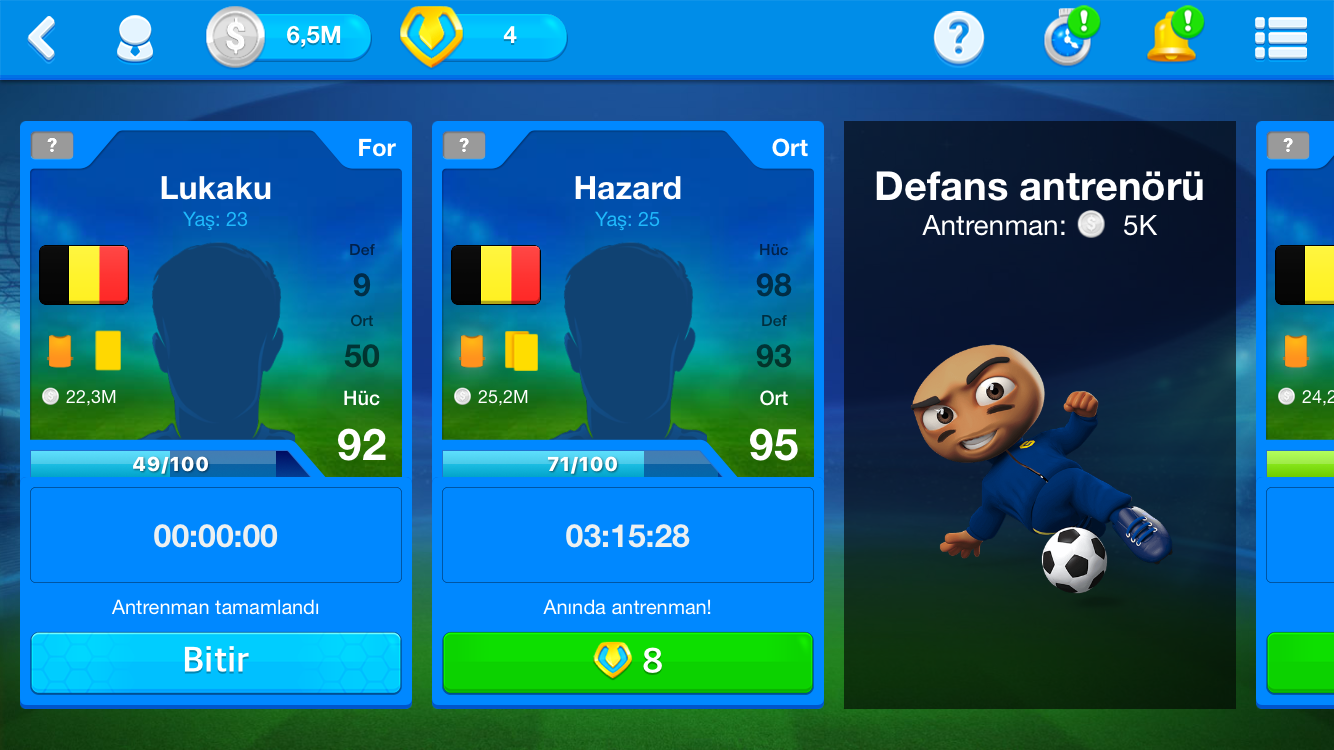The width and height of the screenshot is (1334, 750).
Task: Open the notification bell
Action: click(x=1172, y=39)
